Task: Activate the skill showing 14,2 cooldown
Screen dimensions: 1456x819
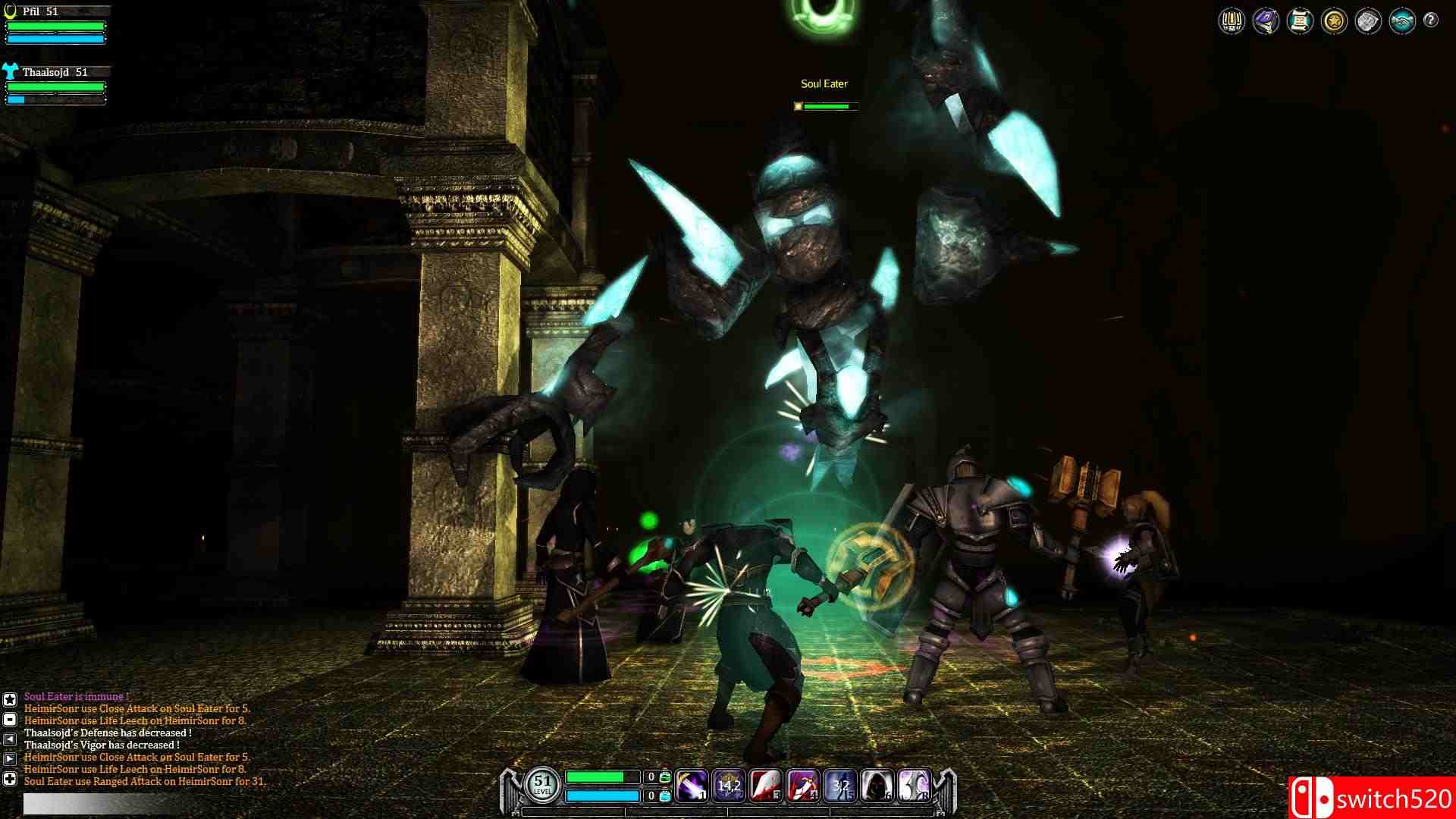Action: pyautogui.click(x=729, y=786)
